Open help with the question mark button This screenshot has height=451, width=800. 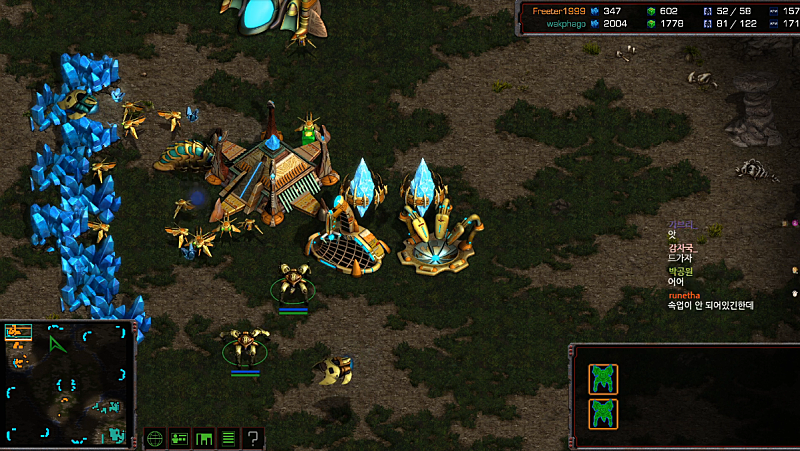click(x=254, y=438)
